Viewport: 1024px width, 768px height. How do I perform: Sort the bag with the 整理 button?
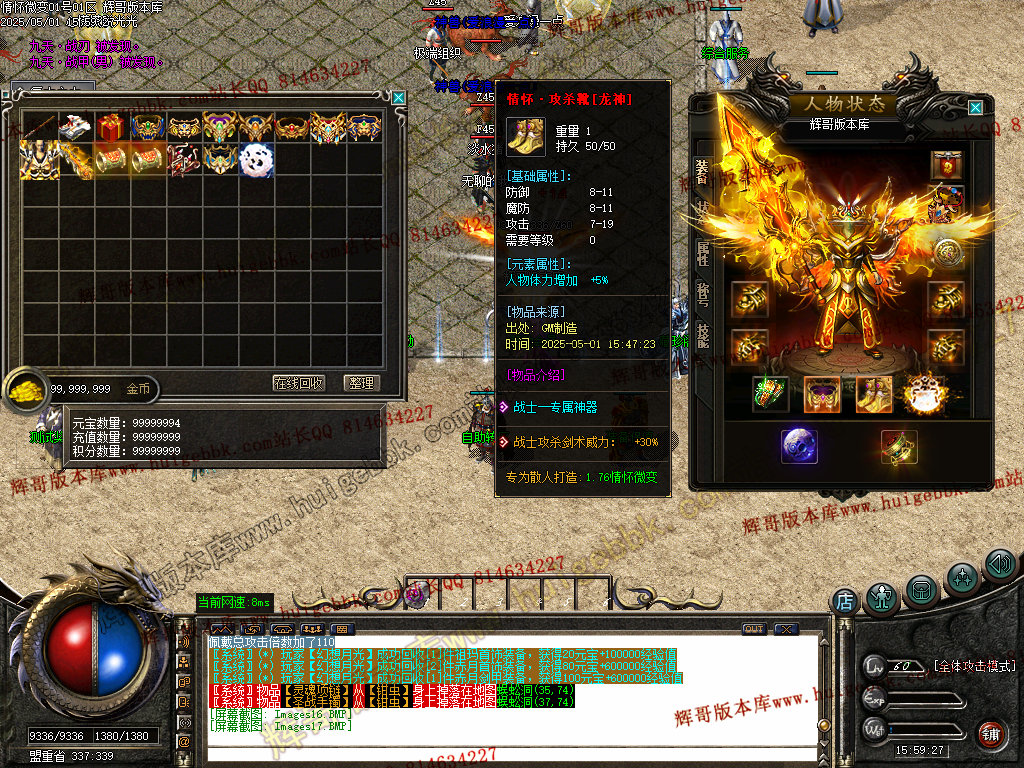(360, 383)
